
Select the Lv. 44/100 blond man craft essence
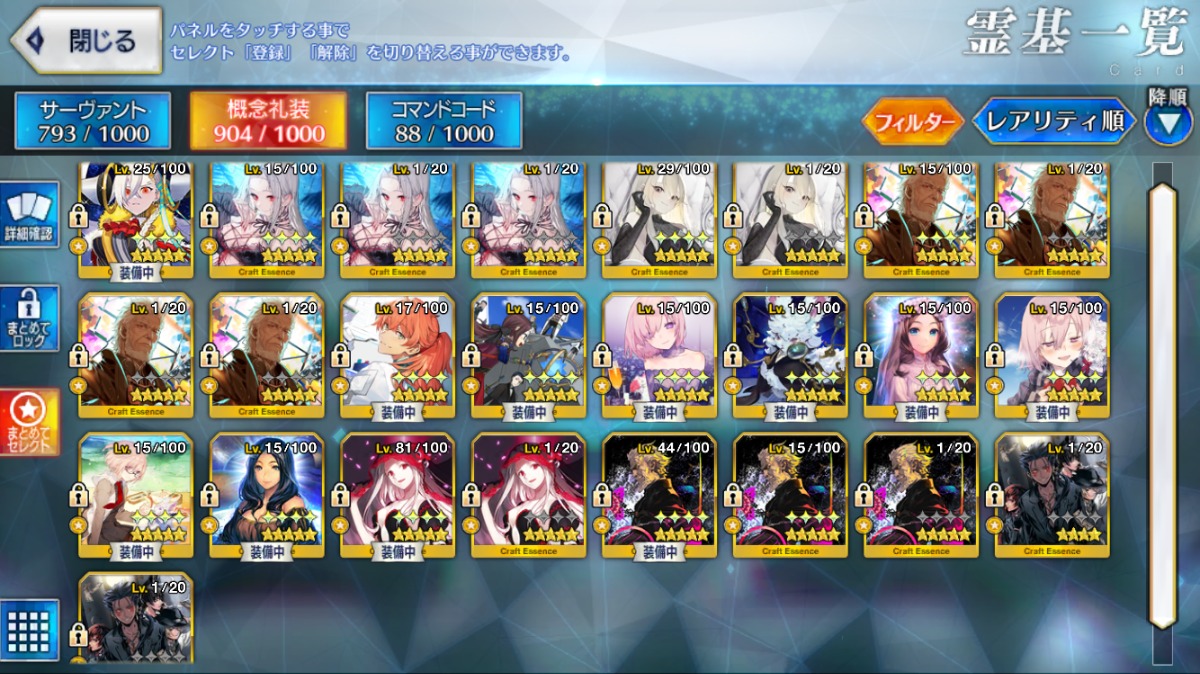pyautogui.click(x=659, y=494)
